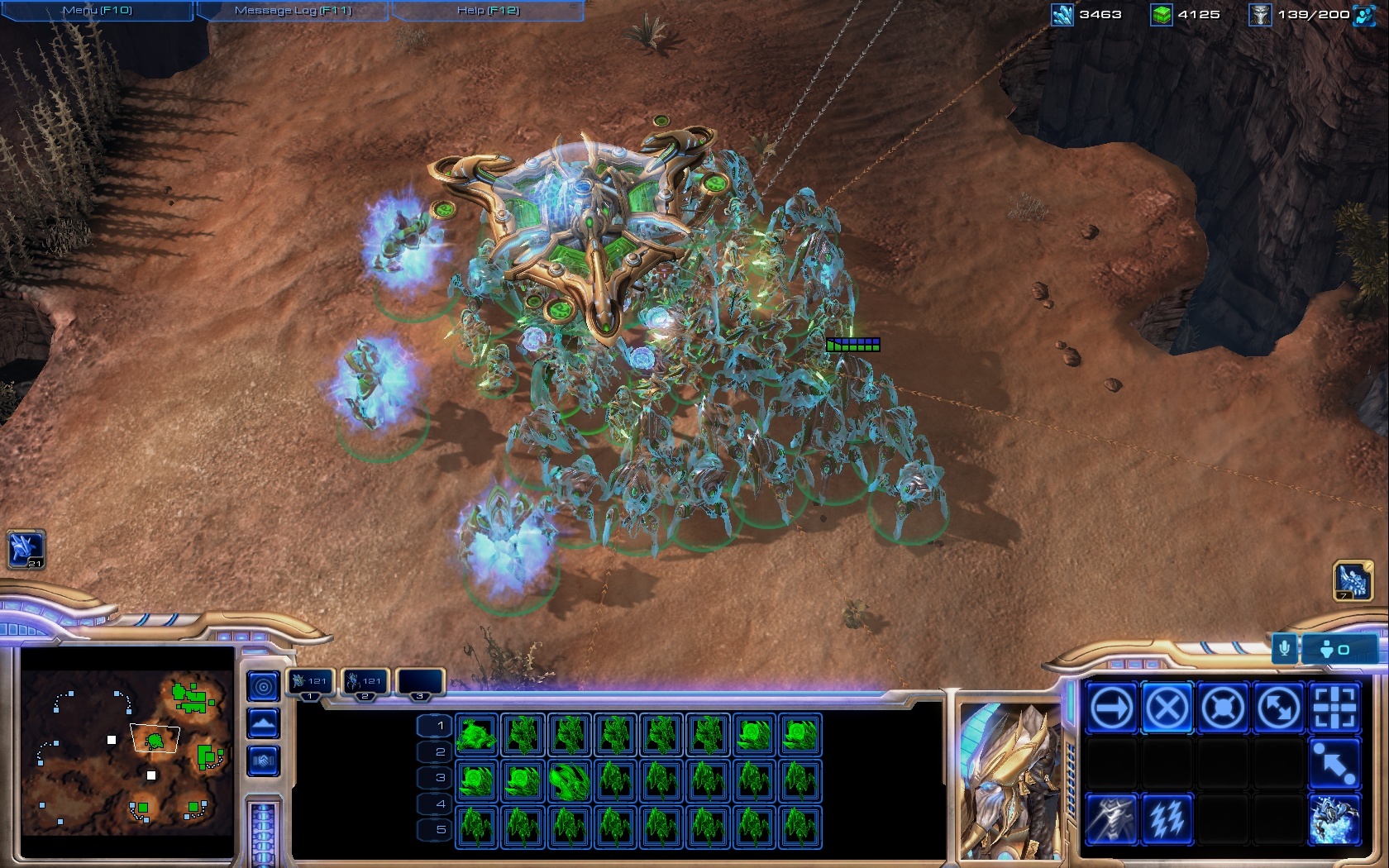The image size is (1389, 868).
Task: Switch to selection page 2
Action: click(x=440, y=751)
